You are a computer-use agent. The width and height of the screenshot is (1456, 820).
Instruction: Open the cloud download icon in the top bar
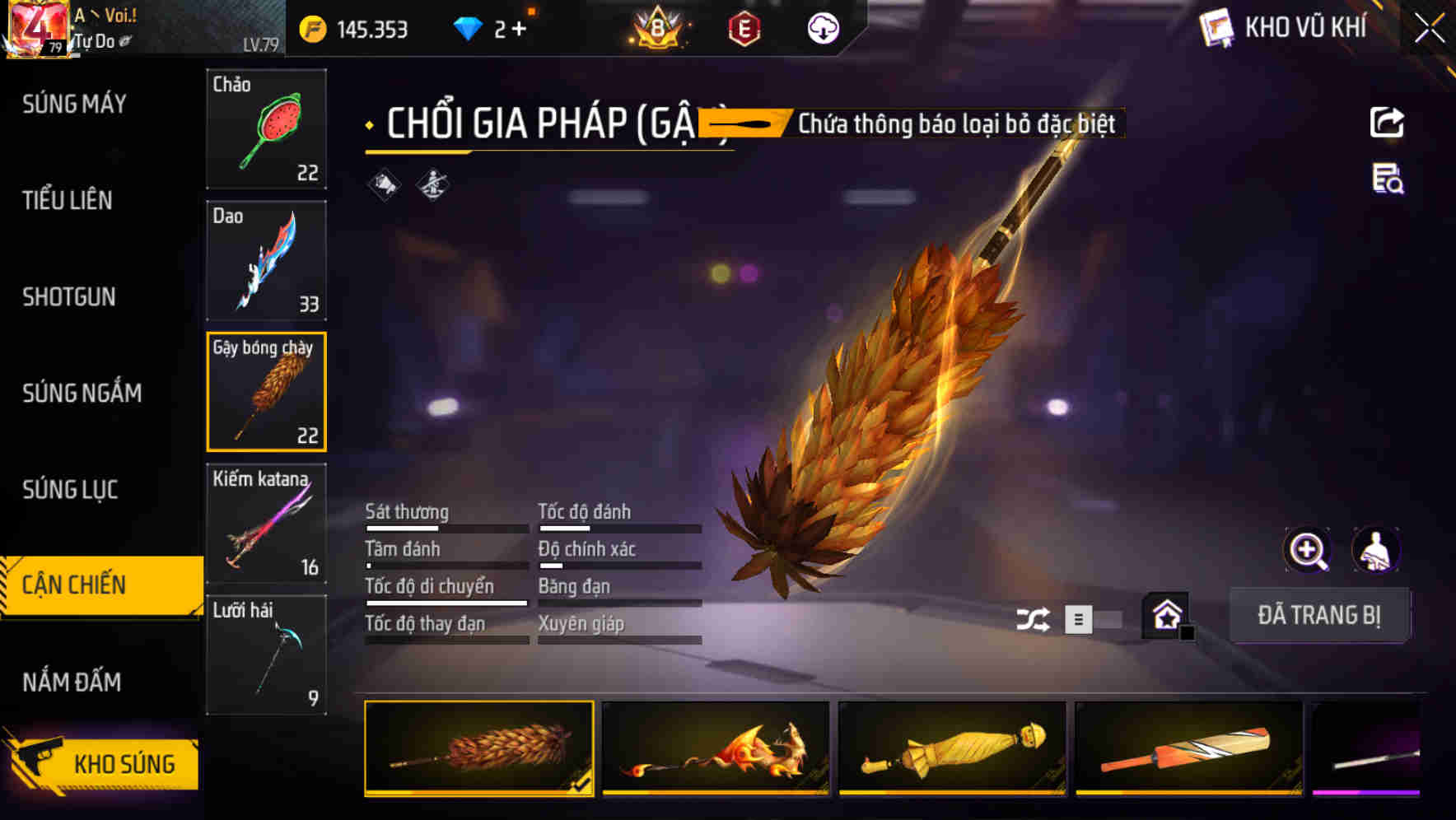point(823,28)
